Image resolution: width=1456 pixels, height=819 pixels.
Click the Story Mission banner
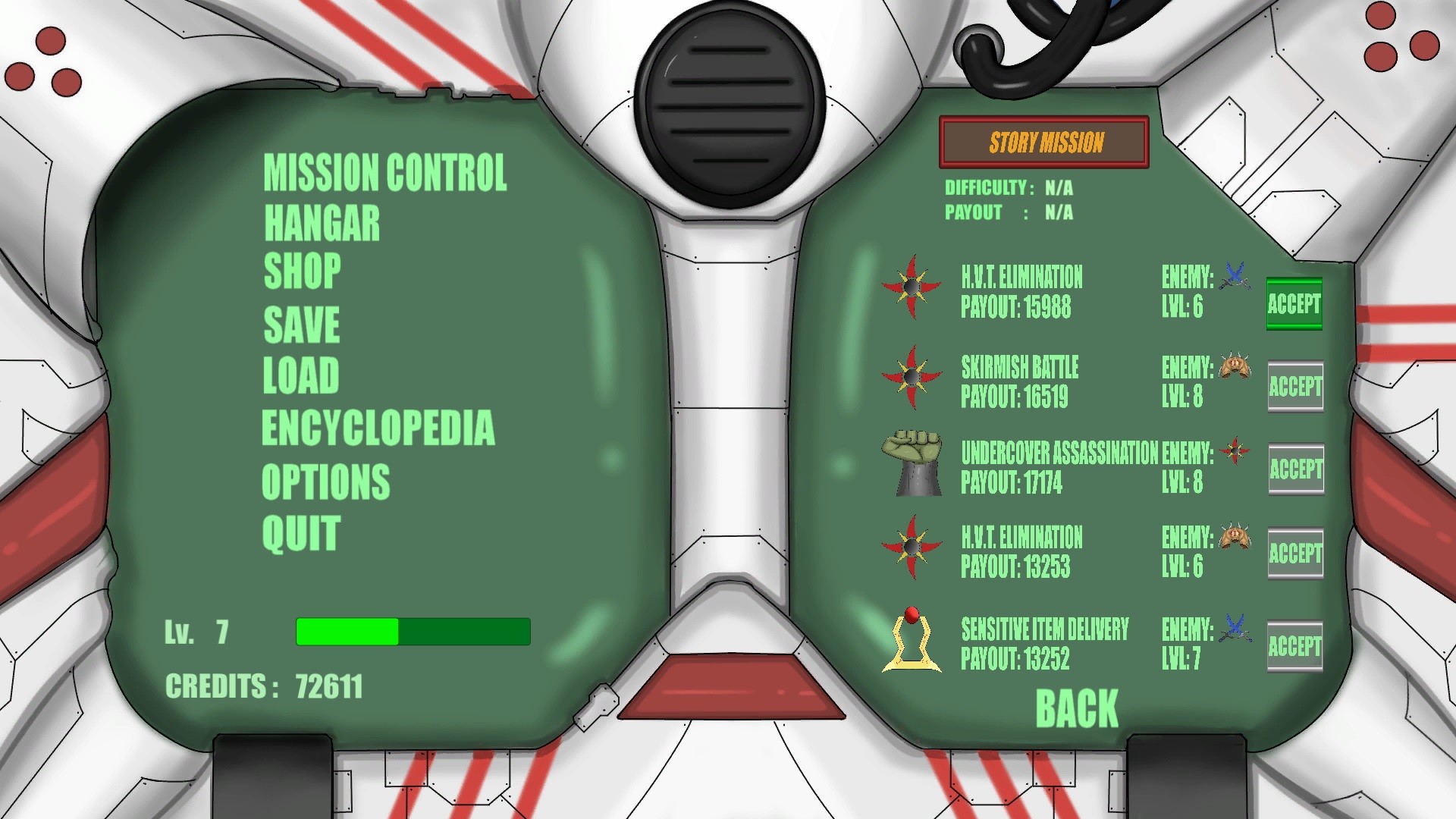pos(1043,141)
